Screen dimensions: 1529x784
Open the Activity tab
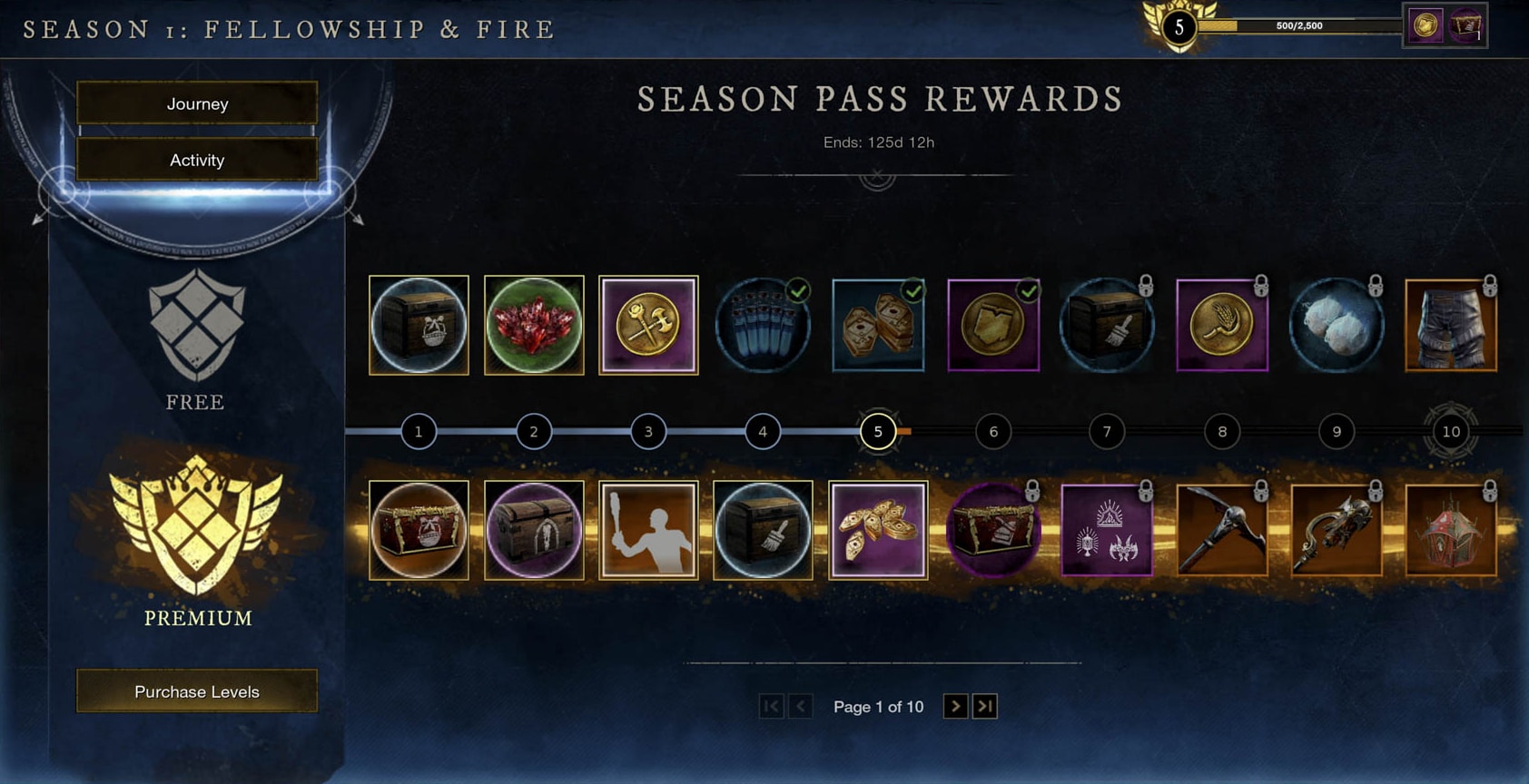point(196,160)
